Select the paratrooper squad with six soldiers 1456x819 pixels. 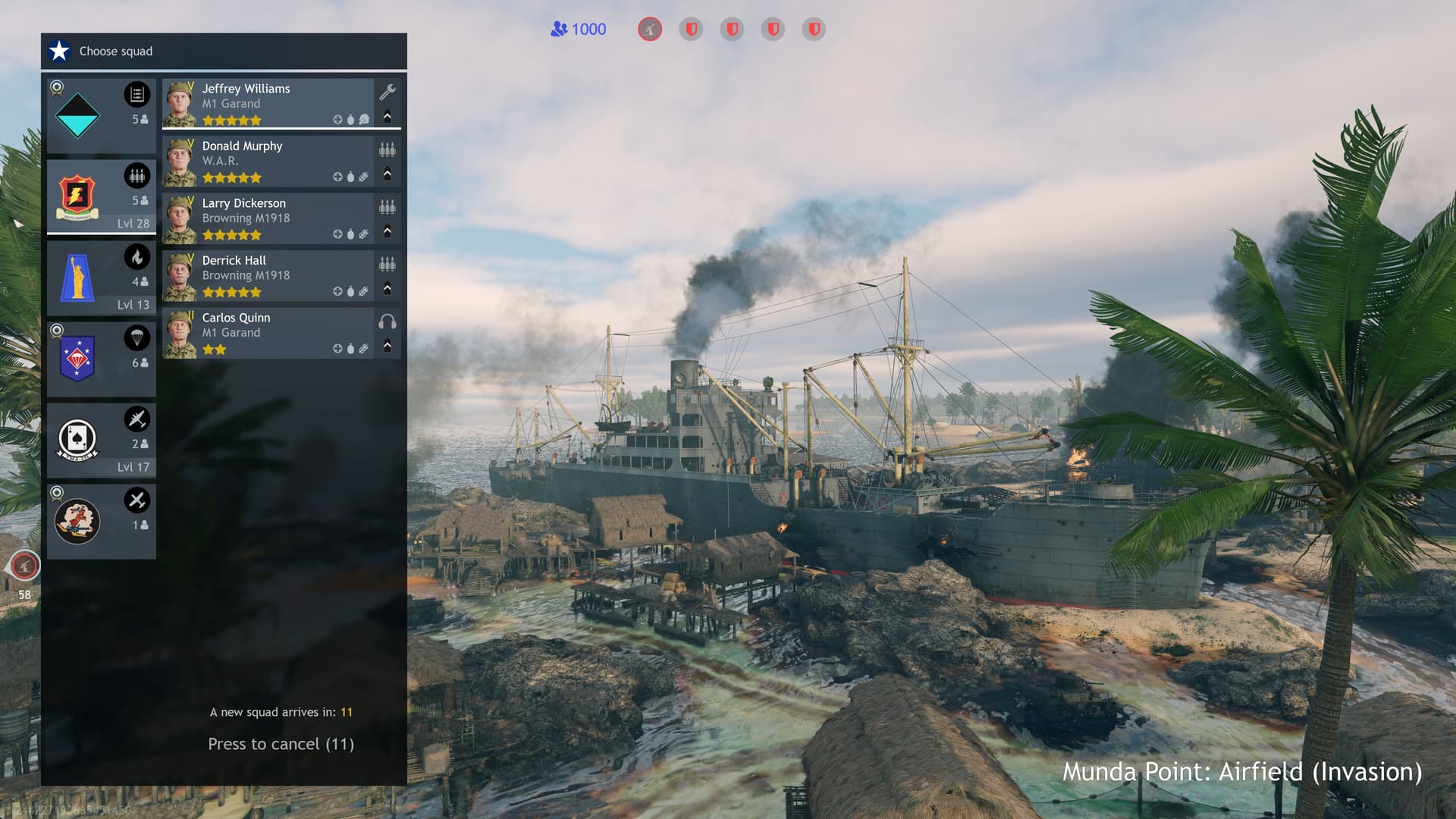[x=101, y=359]
